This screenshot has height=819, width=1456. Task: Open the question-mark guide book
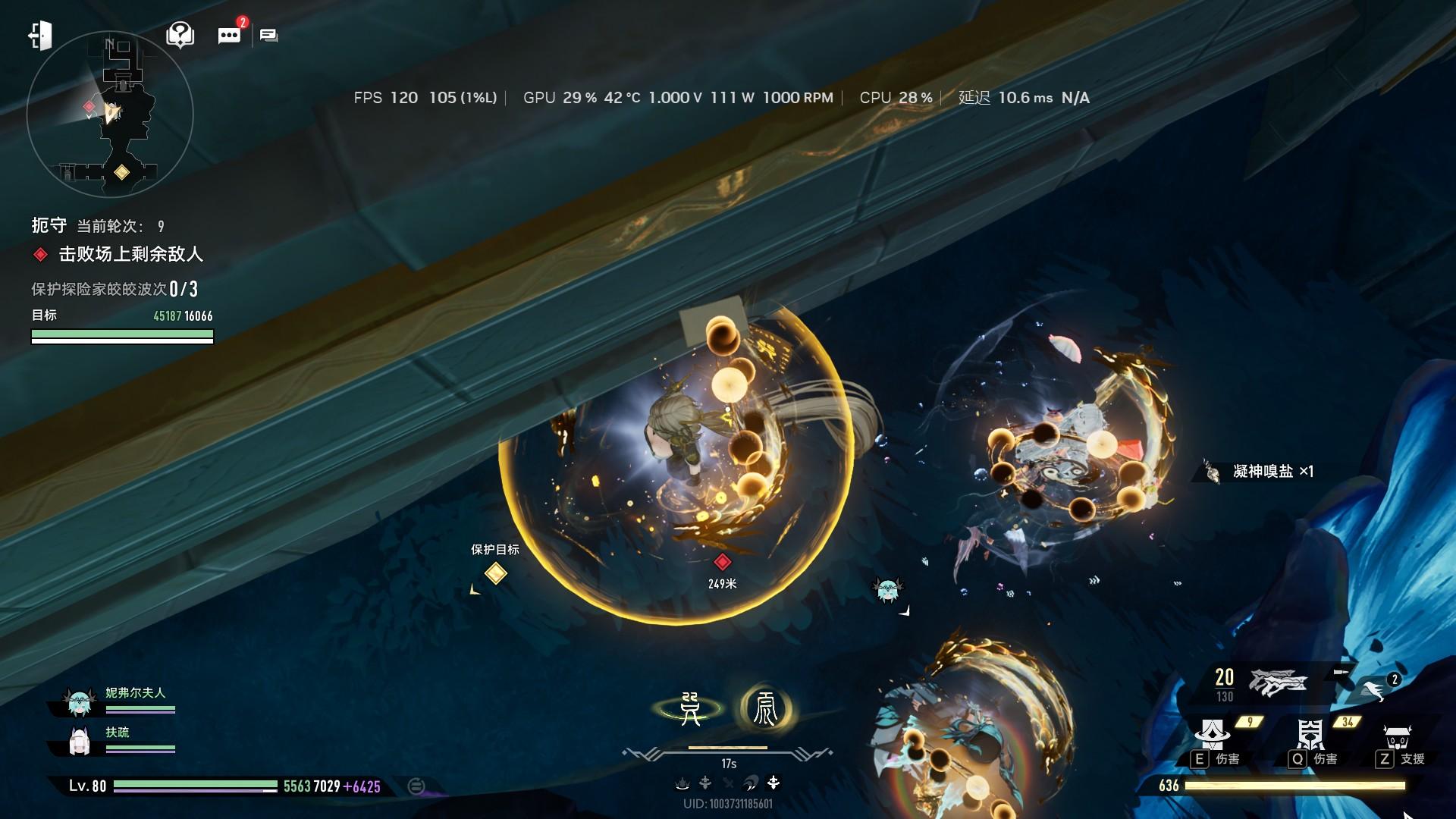point(180,35)
